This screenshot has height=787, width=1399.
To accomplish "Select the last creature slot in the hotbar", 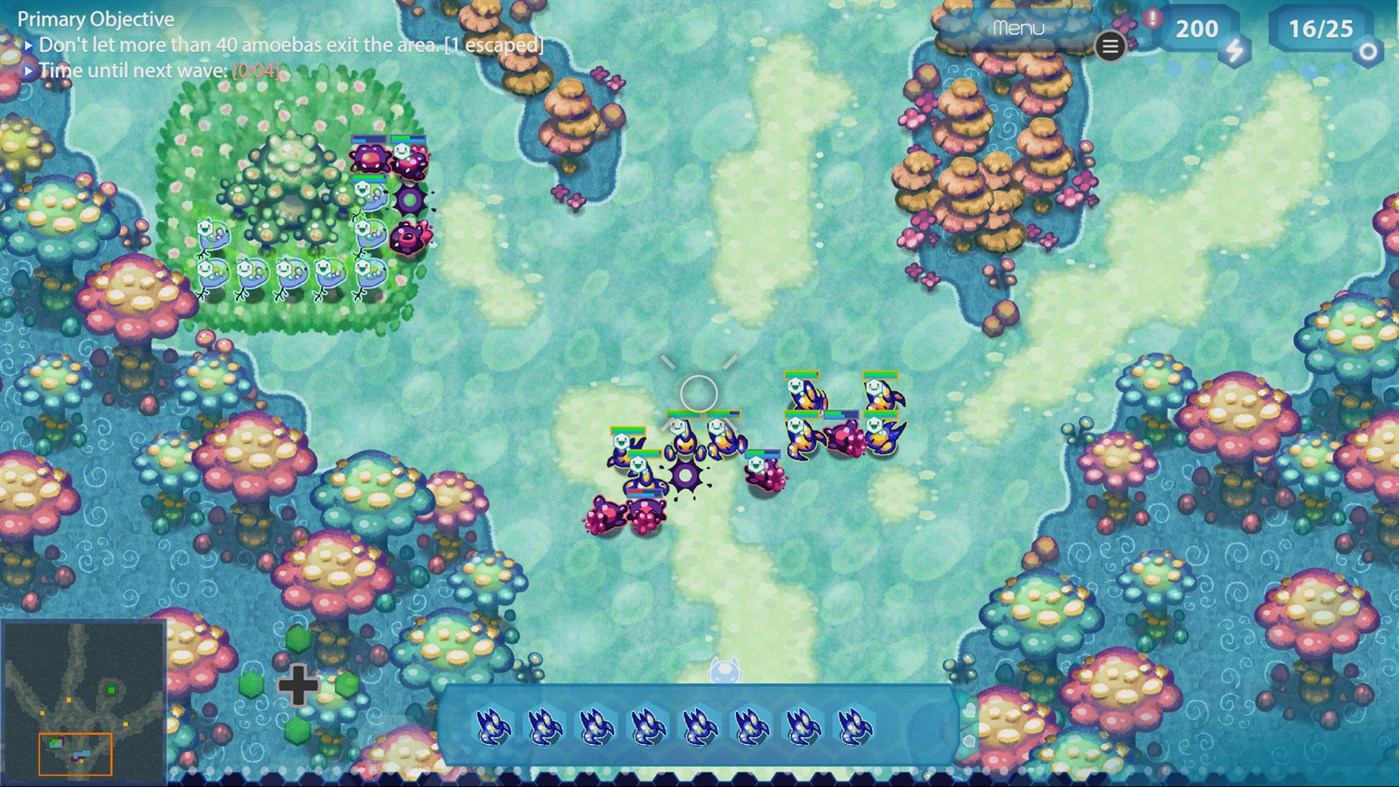I will point(852,724).
